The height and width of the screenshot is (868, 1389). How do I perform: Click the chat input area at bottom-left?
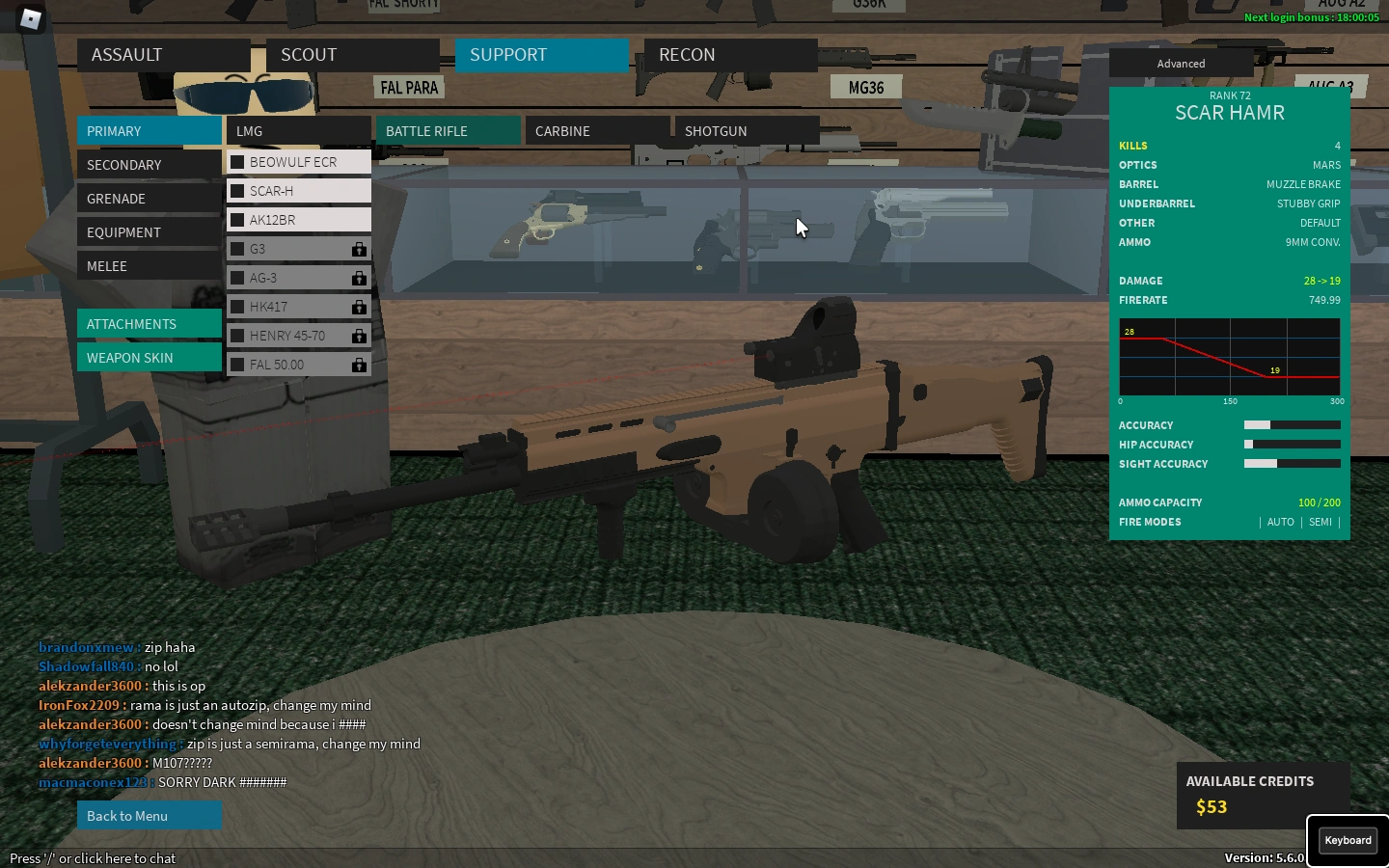tap(93, 857)
